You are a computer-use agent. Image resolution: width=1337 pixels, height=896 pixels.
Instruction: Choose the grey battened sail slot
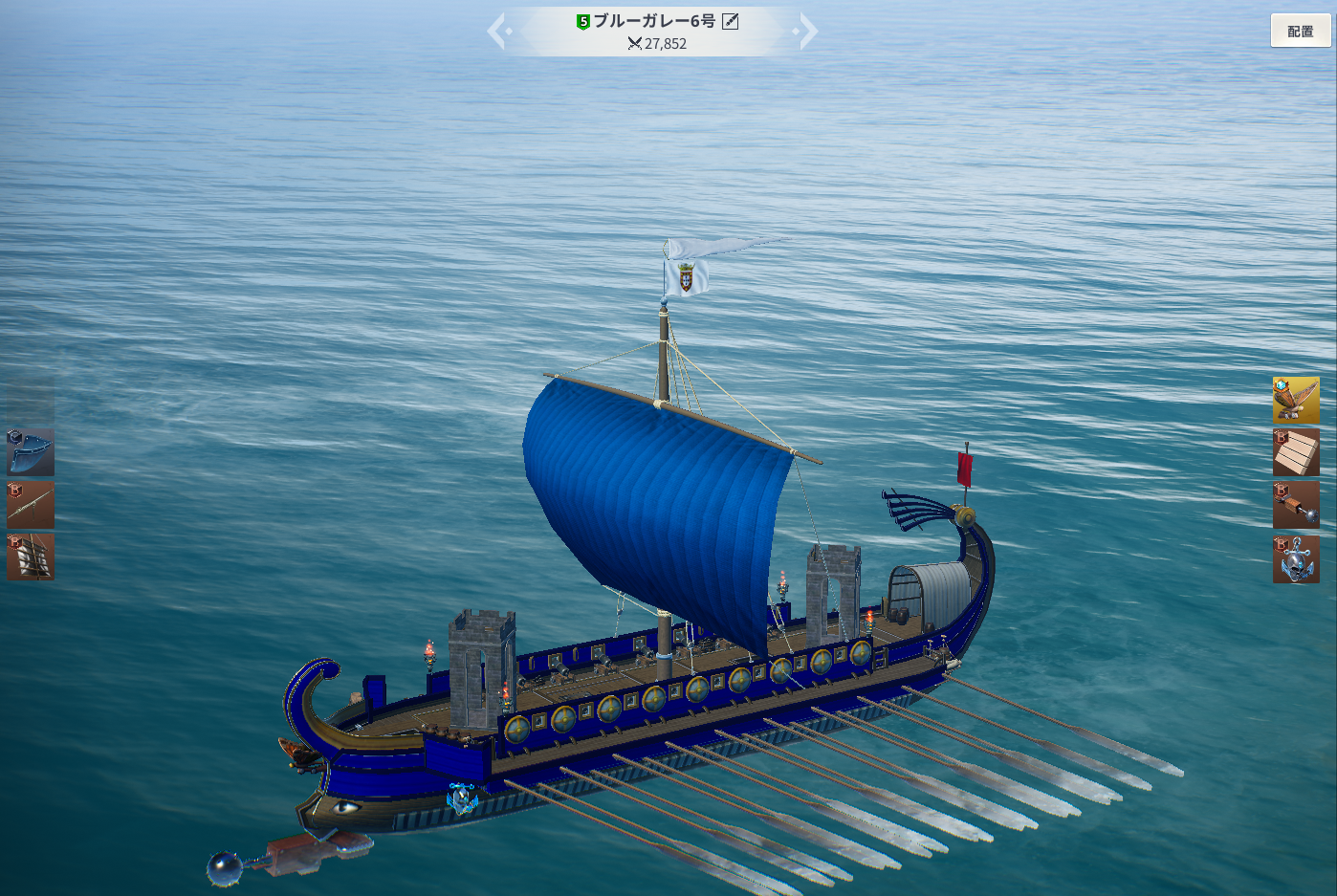[31, 557]
